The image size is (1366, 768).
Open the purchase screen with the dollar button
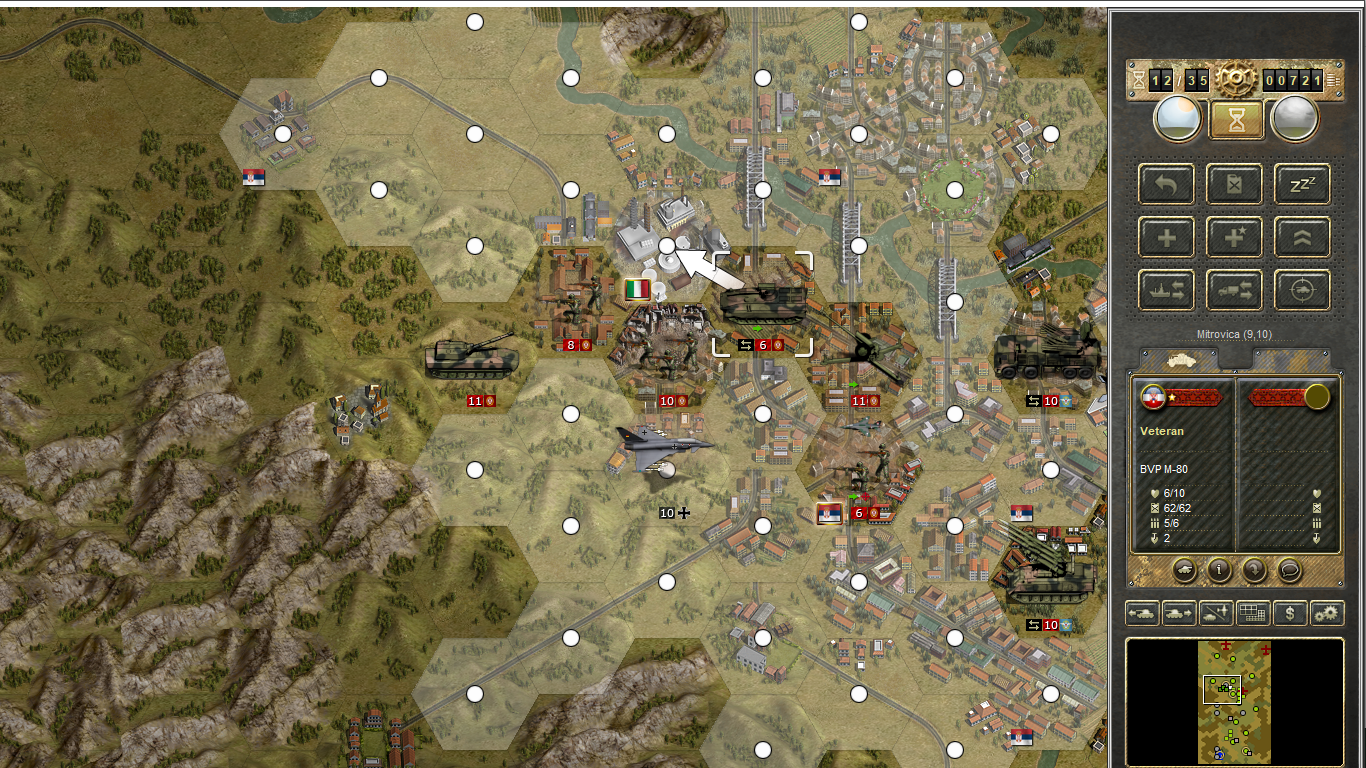tap(1290, 613)
